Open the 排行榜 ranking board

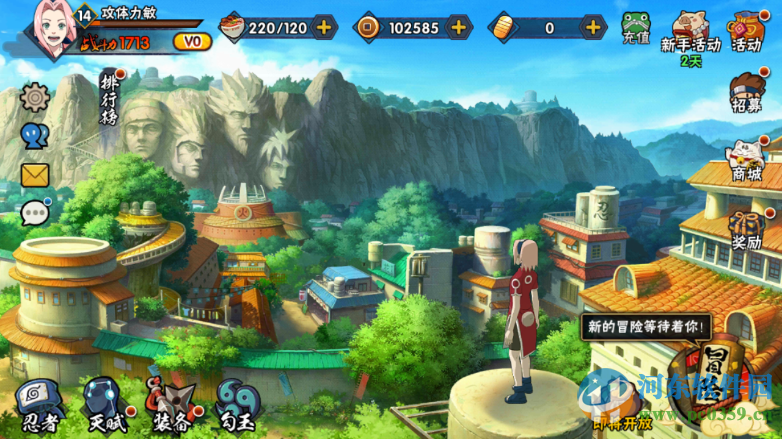pyautogui.click(x=110, y=97)
